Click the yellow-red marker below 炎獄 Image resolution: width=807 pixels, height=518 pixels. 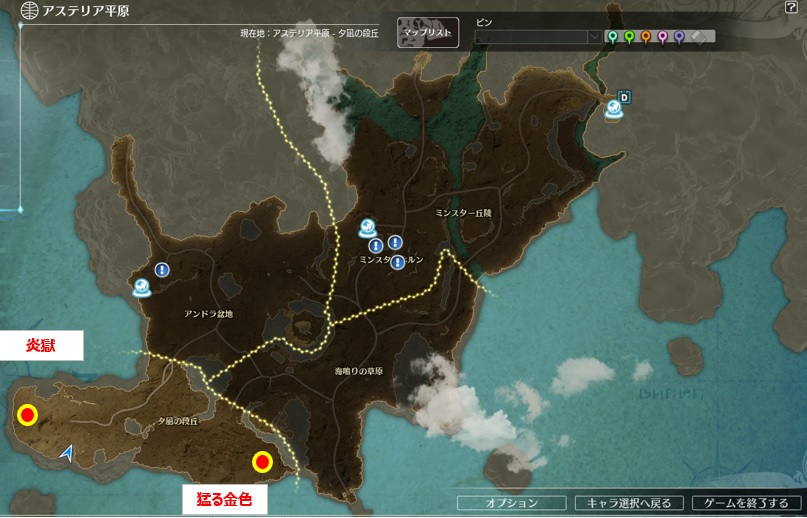tap(28, 415)
